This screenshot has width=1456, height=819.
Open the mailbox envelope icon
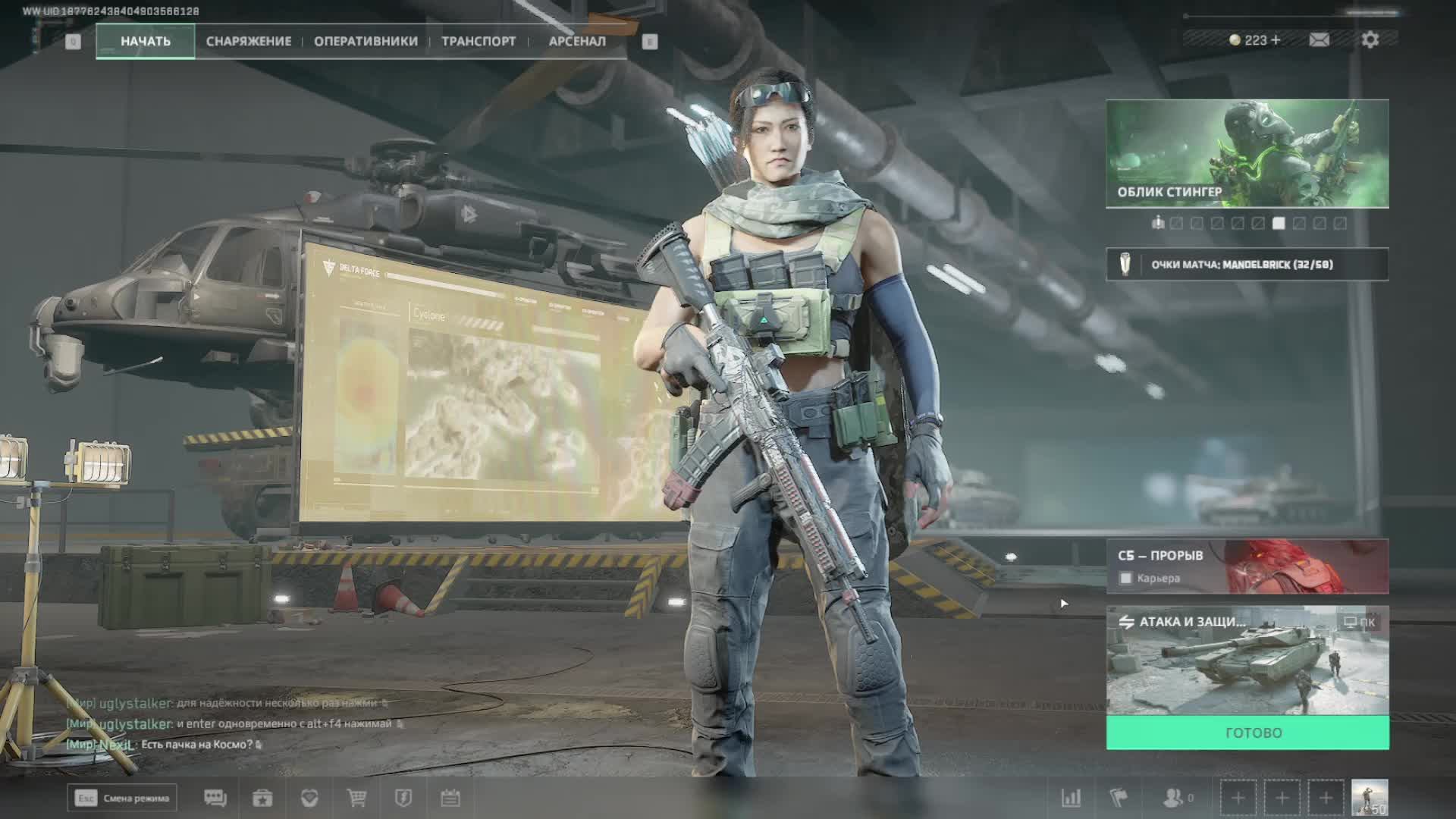click(1319, 39)
